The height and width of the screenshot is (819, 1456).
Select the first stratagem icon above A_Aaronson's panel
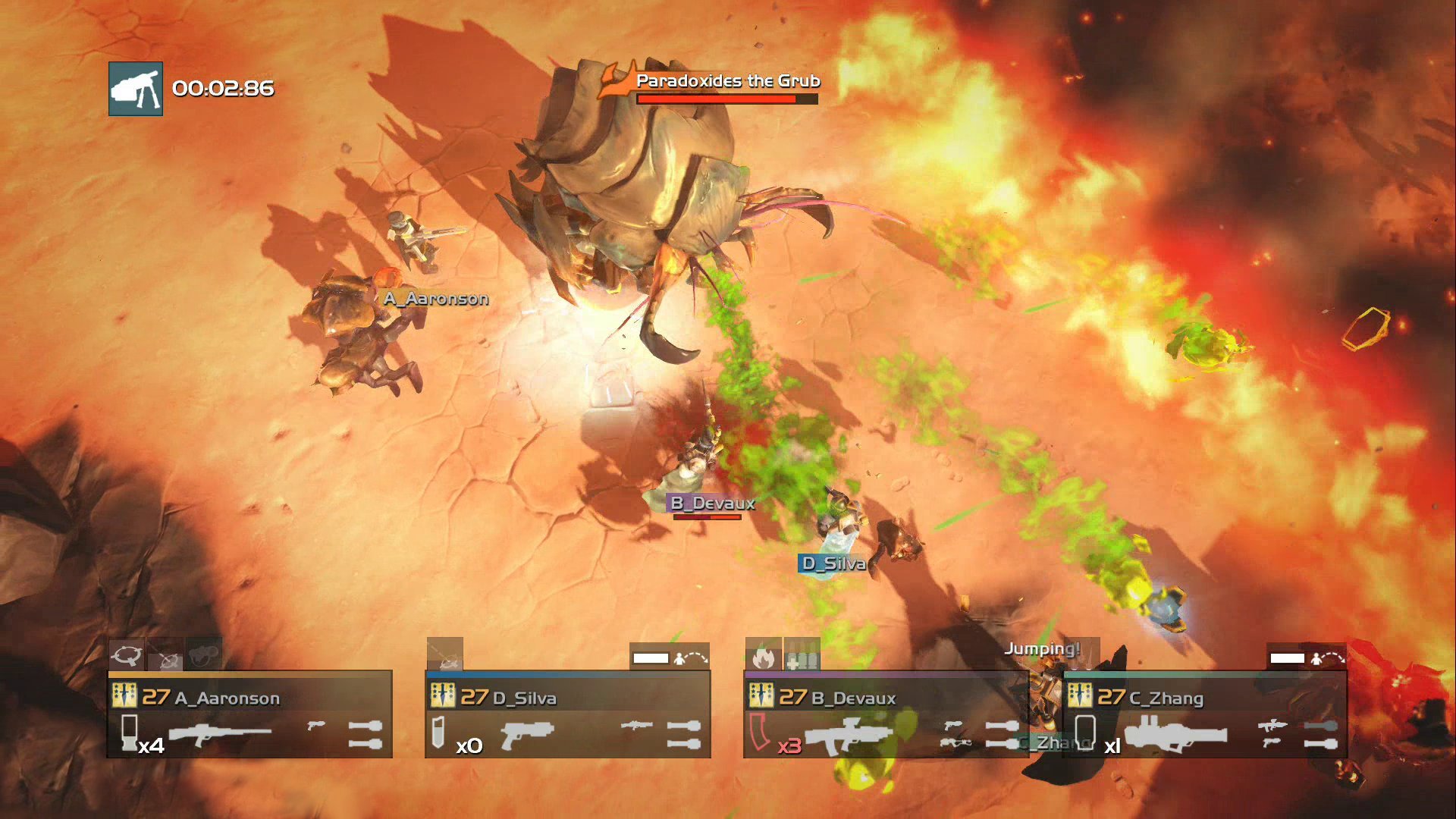click(127, 654)
